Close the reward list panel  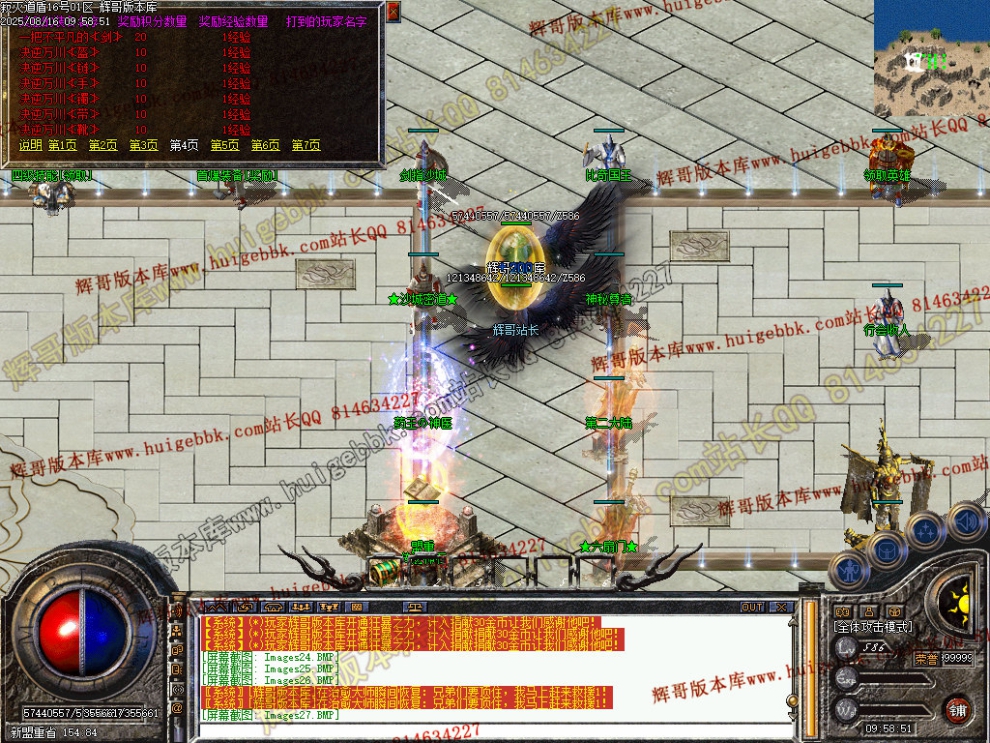[x=393, y=11]
